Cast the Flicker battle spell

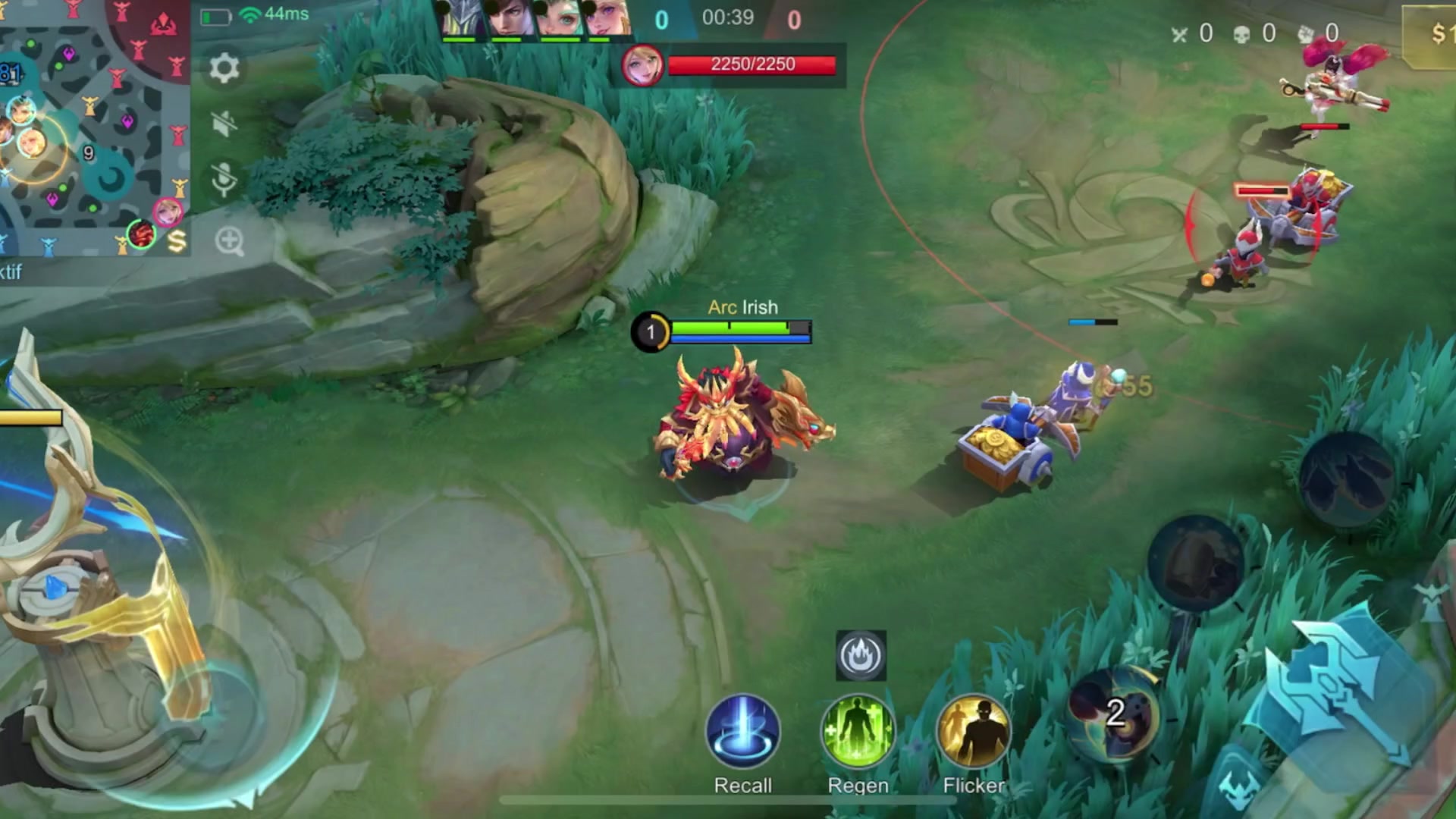(x=973, y=730)
